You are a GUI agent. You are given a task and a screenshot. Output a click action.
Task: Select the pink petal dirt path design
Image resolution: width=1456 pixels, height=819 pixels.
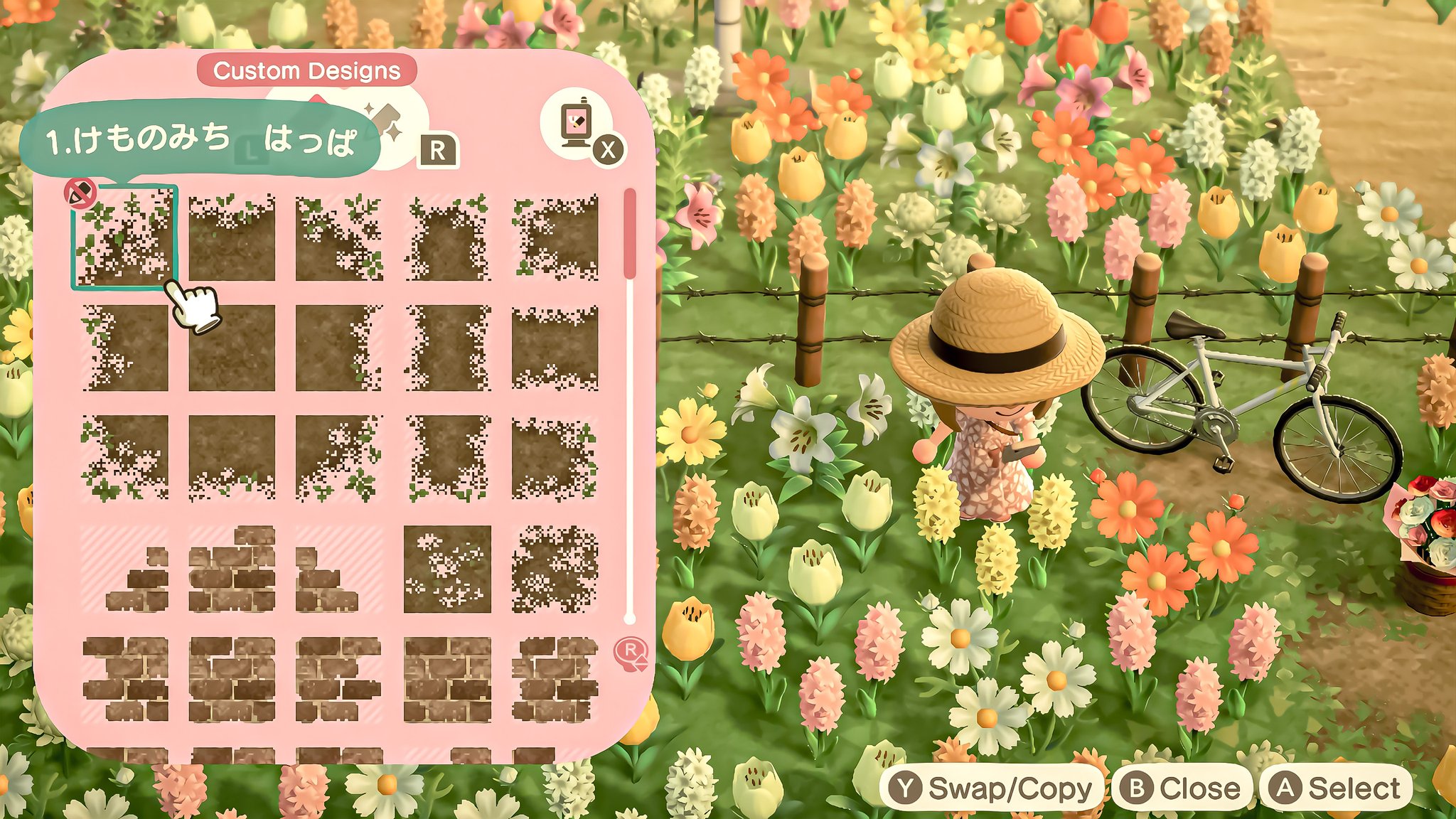448,569
